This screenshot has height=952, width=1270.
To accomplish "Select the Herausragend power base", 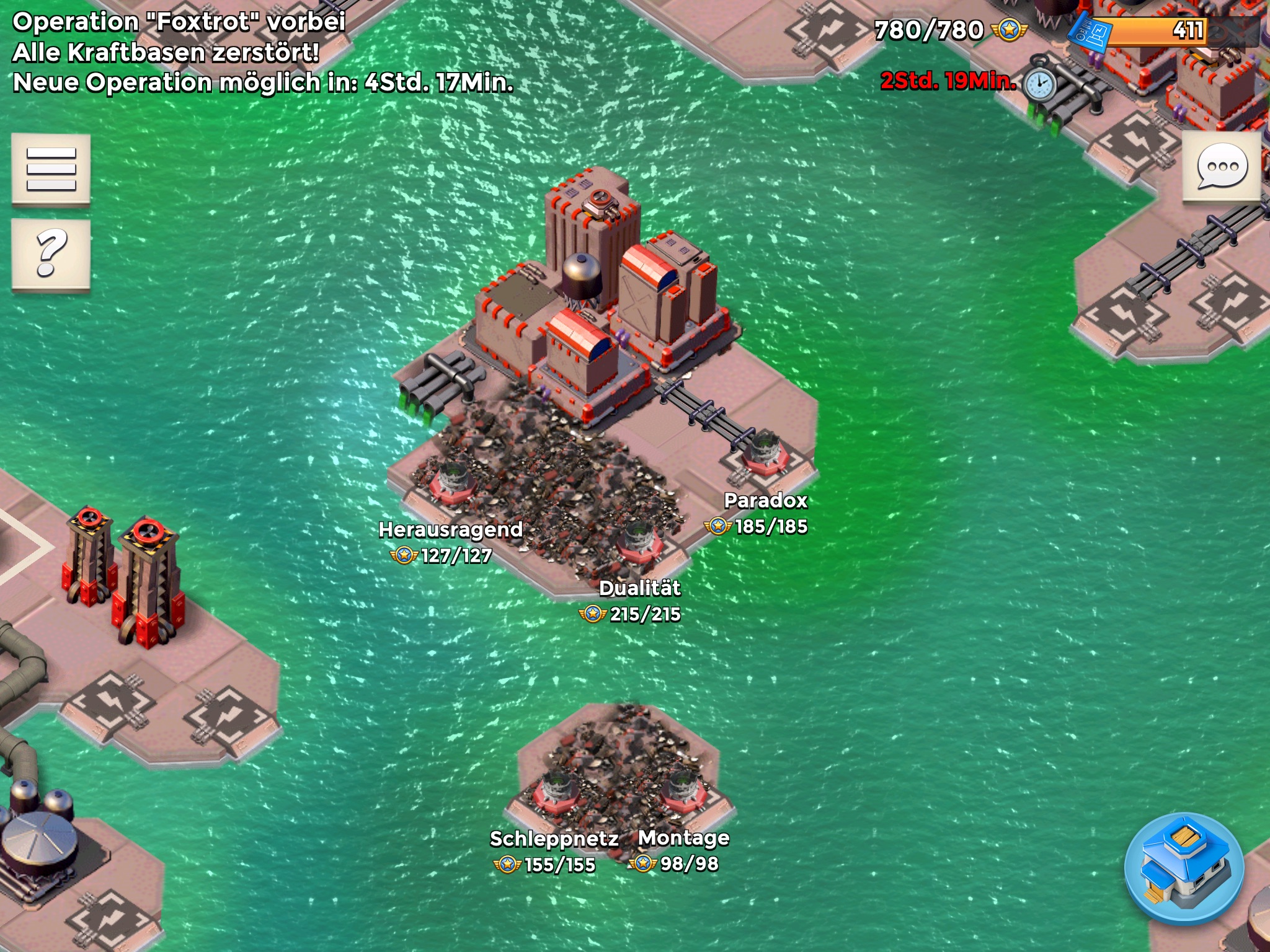I will (455, 480).
